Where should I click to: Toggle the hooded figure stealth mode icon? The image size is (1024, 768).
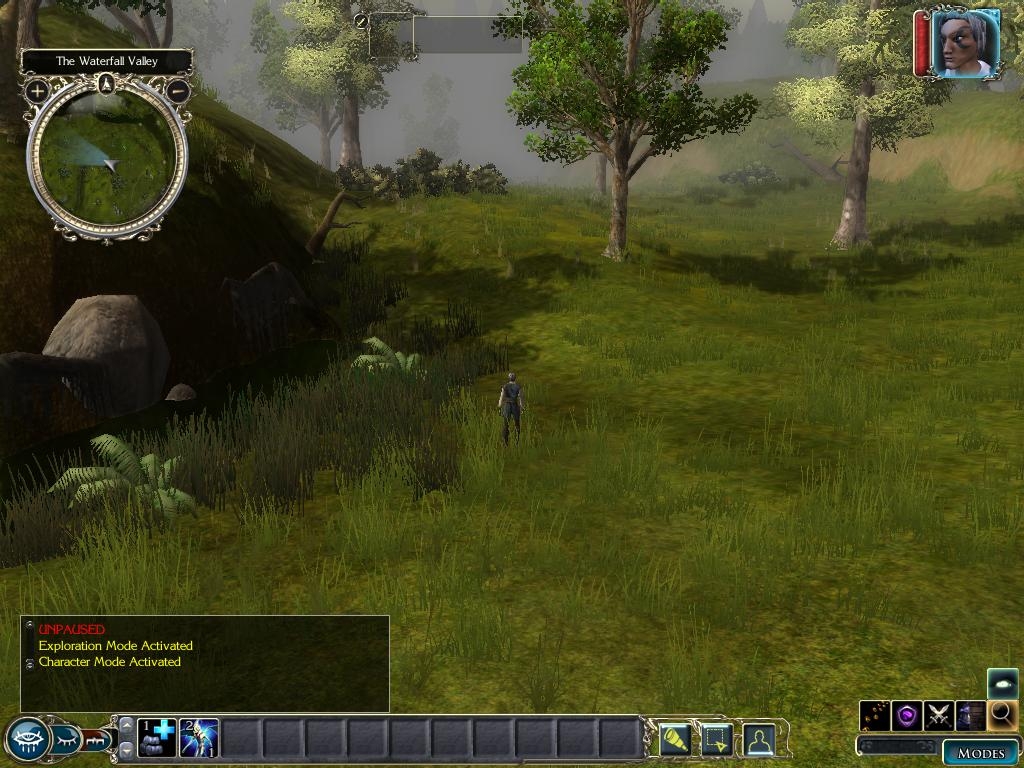point(970,715)
